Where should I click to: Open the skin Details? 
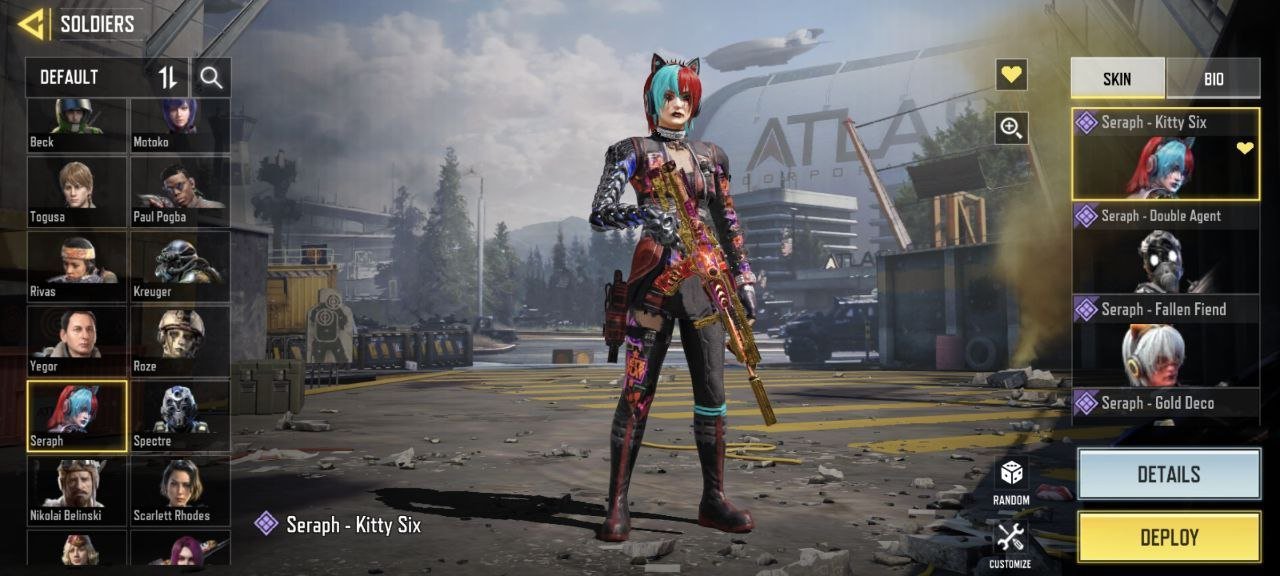tap(1168, 474)
